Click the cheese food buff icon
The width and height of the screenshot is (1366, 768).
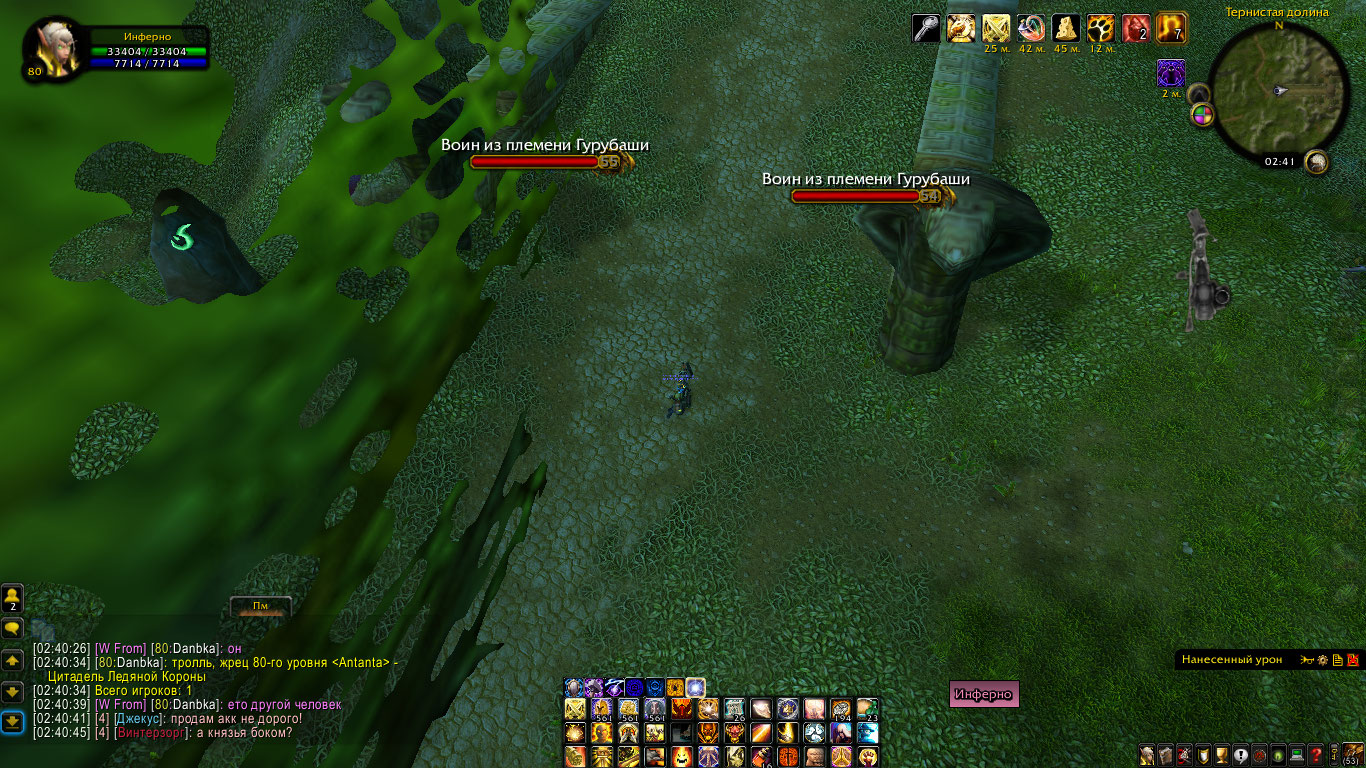coord(1066,28)
